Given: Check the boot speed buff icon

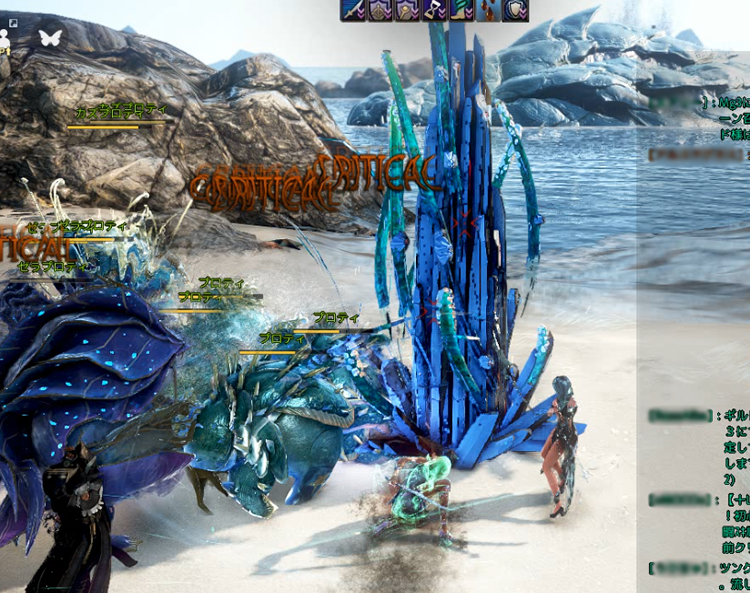Looking at the screenshot, I should 462,10.
